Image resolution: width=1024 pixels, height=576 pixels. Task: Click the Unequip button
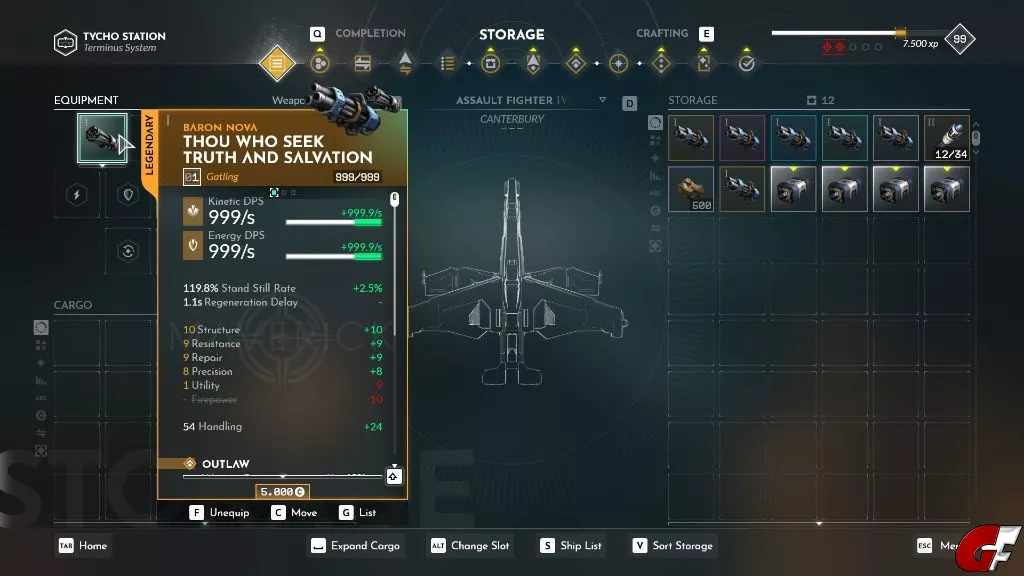[222, 513]
